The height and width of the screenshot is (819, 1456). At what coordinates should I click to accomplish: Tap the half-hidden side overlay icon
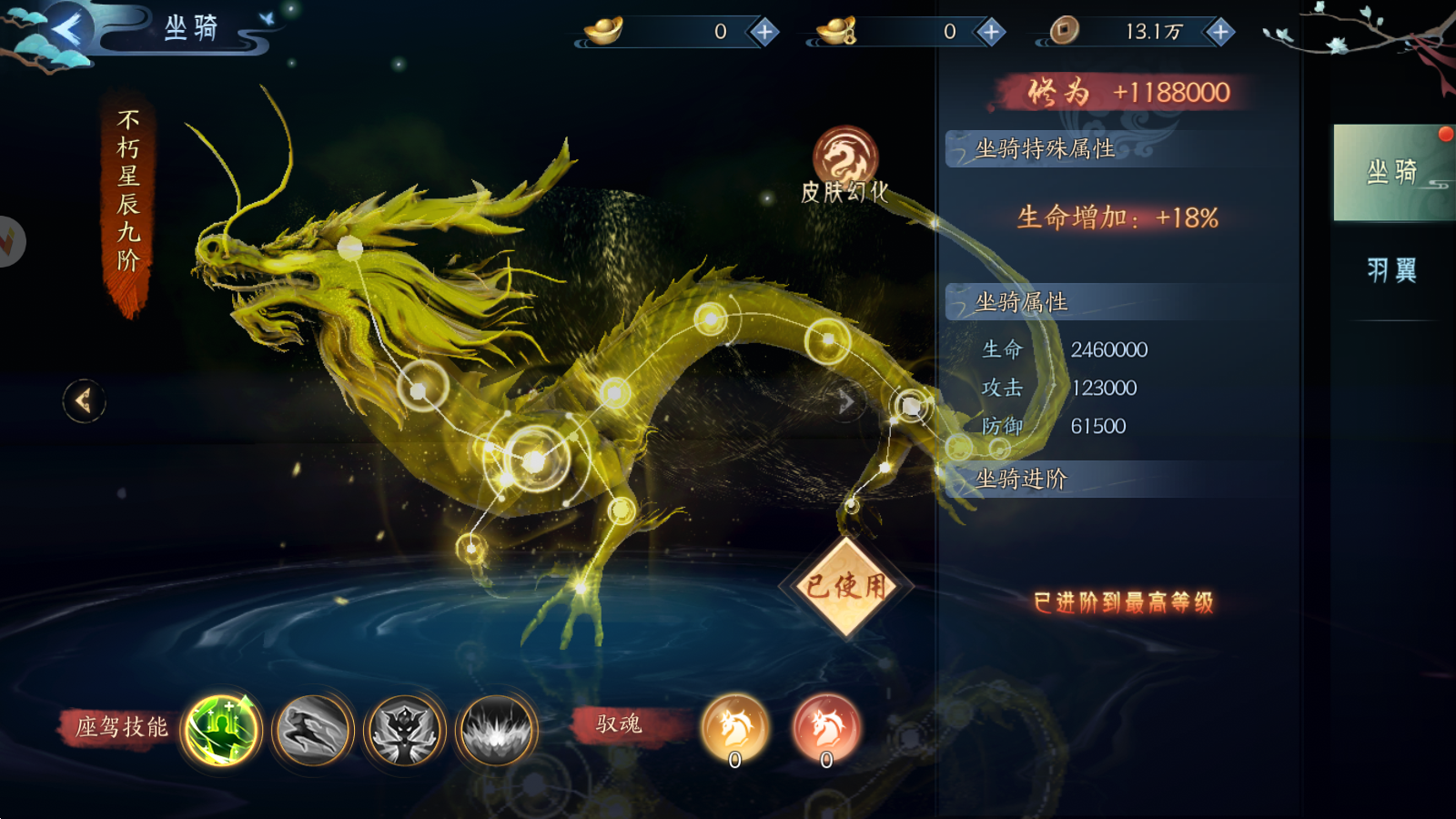[9, 241]
